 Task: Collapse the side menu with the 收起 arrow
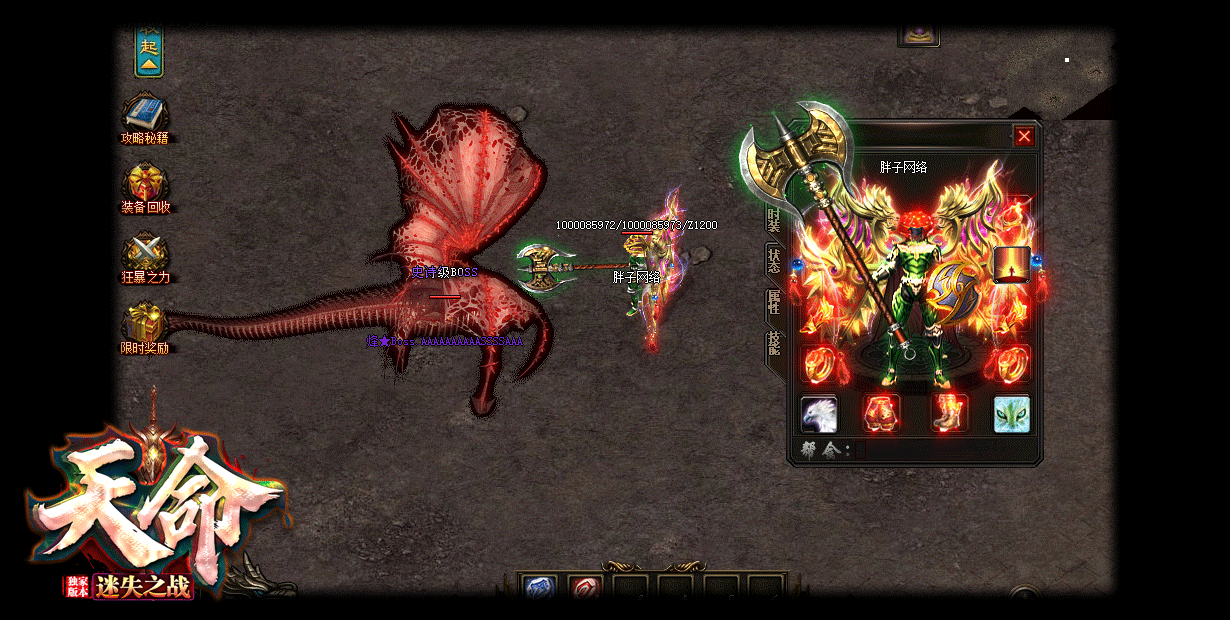point(149,53)
